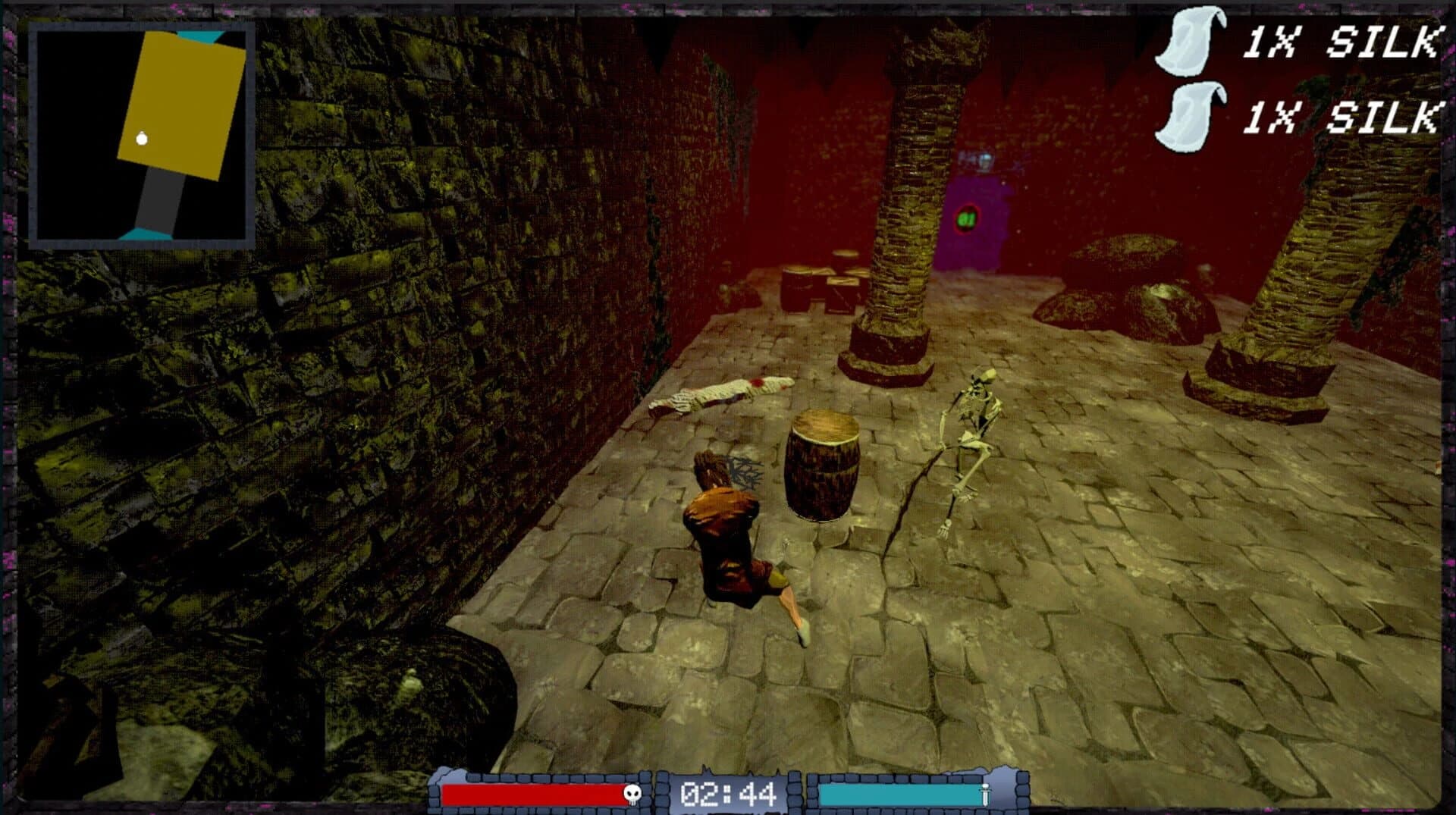This screenshot has height=815, width=1456.
Task: Click the mummy corpse near the wall
Action: pos(720,394)
